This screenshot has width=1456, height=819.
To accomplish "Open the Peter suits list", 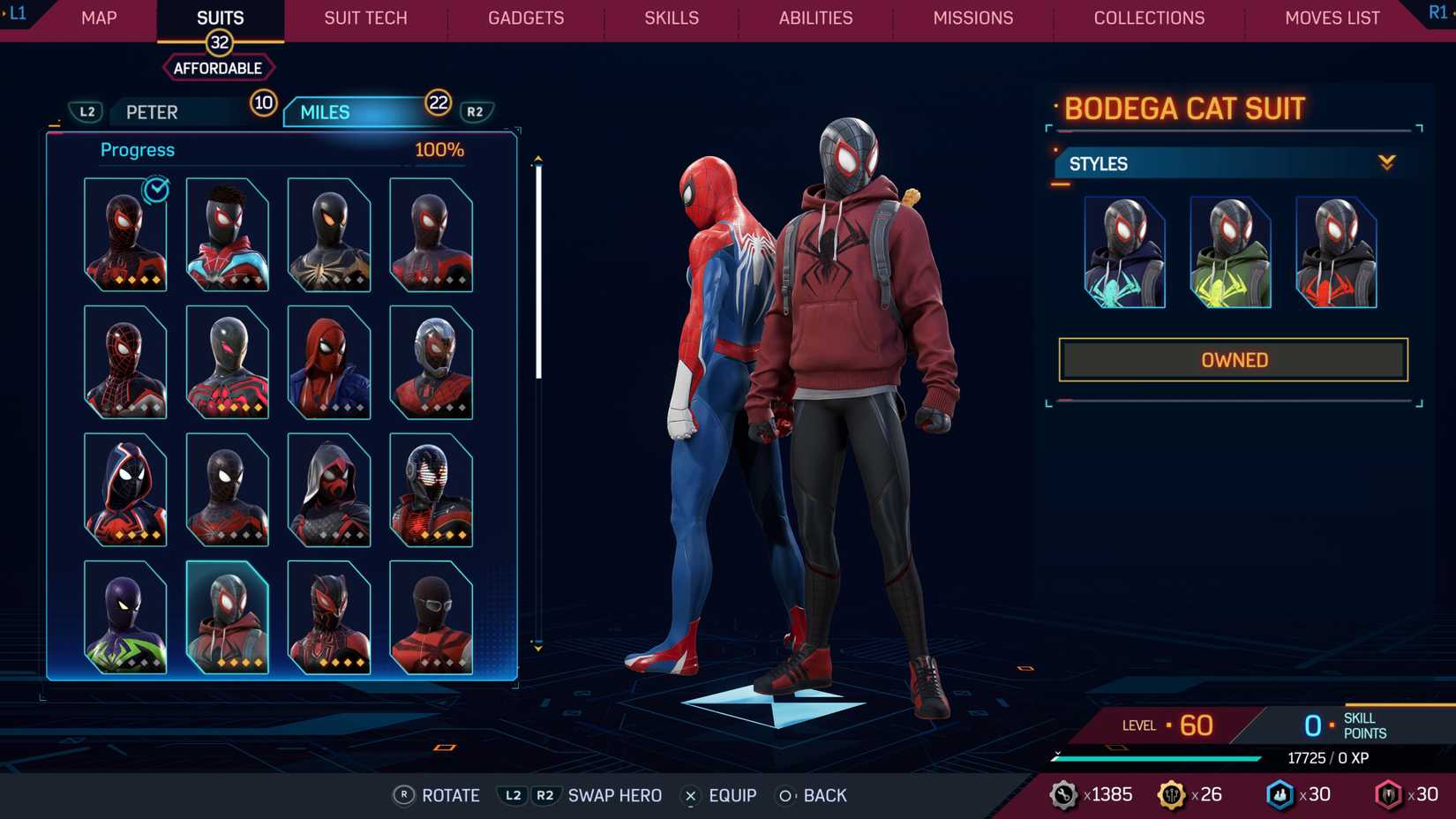I will pyautogui.click(x=152, y=112).
